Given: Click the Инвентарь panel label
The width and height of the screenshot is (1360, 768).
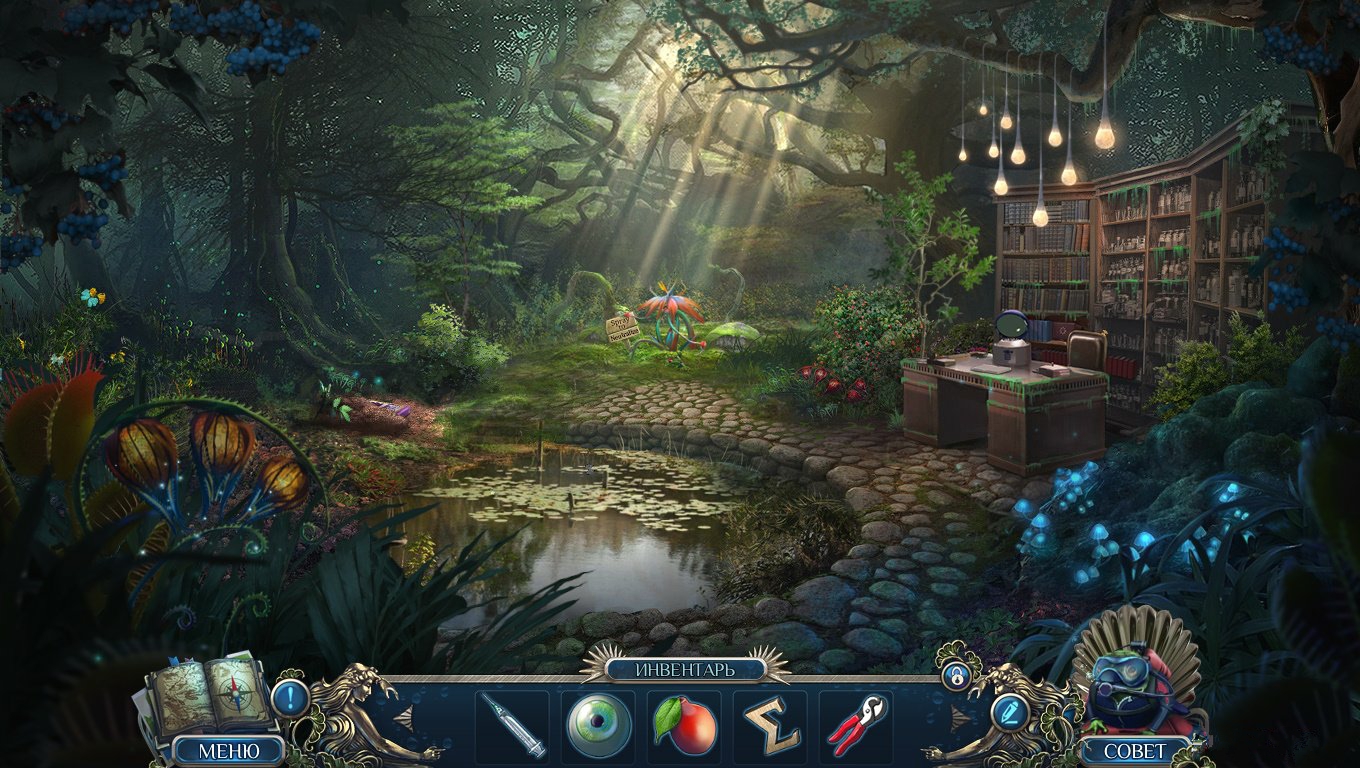Looking at the screenshot, I should (684, 669).
